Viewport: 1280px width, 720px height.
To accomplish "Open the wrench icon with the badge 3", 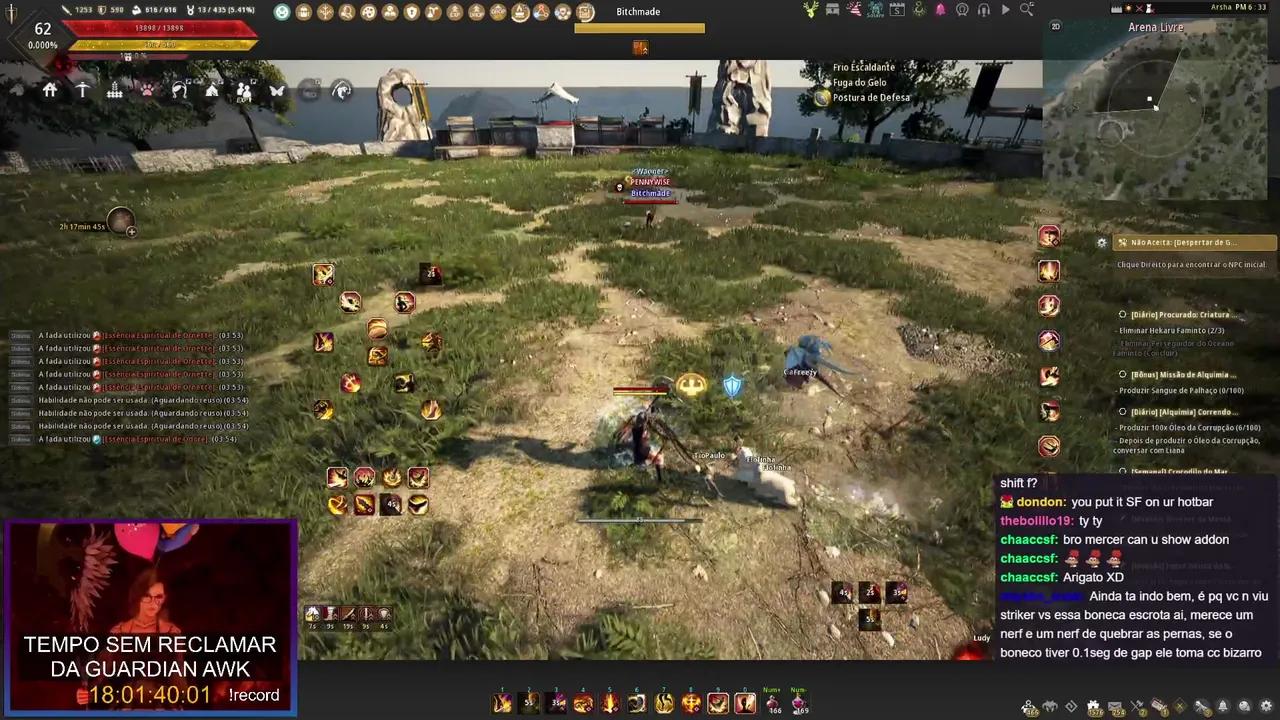I will (1202, 705).
